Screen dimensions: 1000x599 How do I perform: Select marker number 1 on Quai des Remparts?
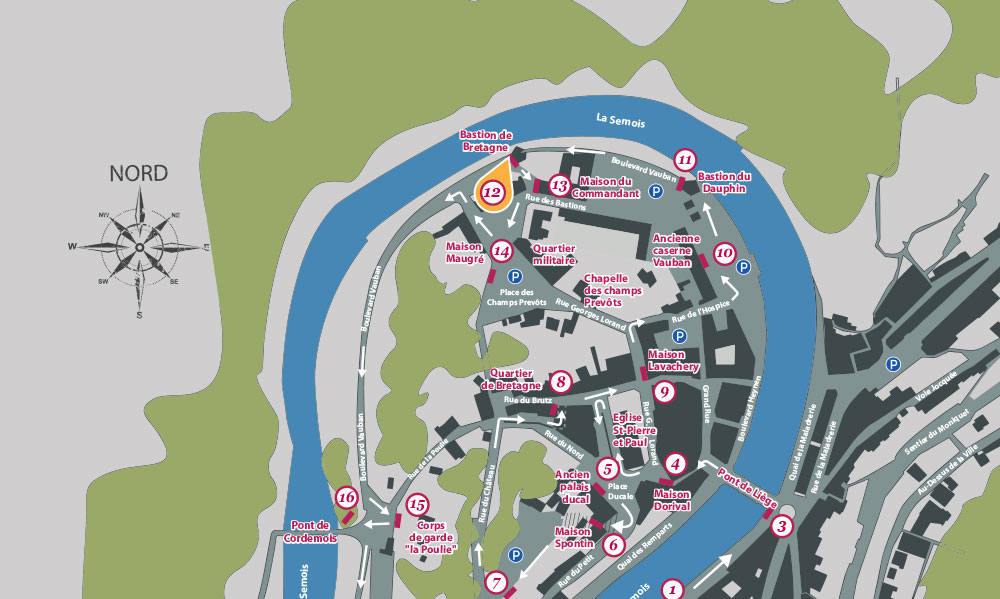[673, 590]
